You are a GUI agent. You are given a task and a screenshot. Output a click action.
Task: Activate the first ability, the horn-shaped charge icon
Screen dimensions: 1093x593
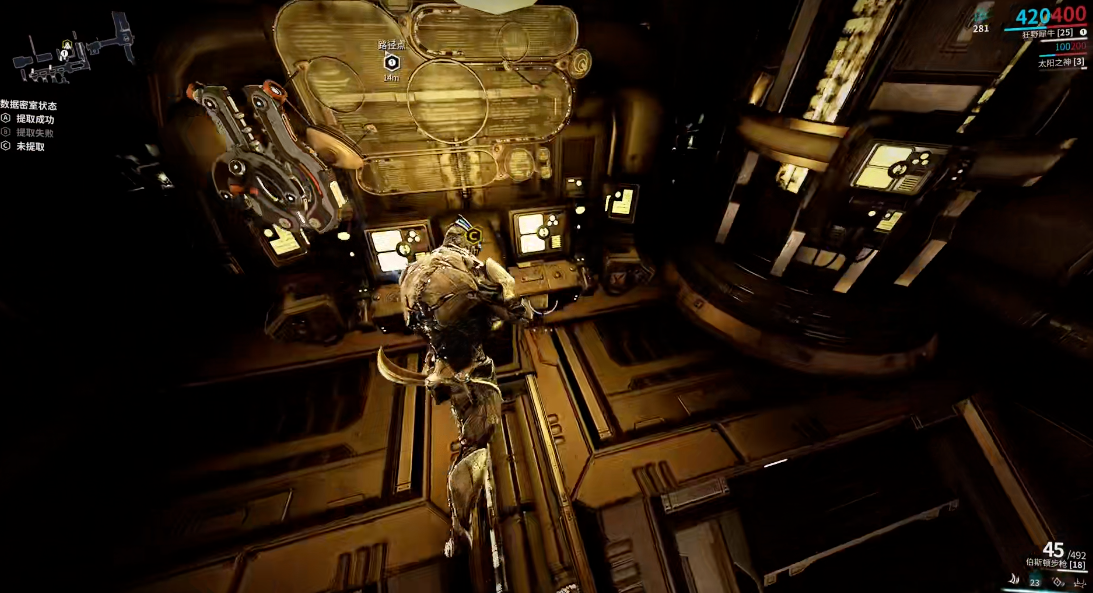click(1016, 580)
